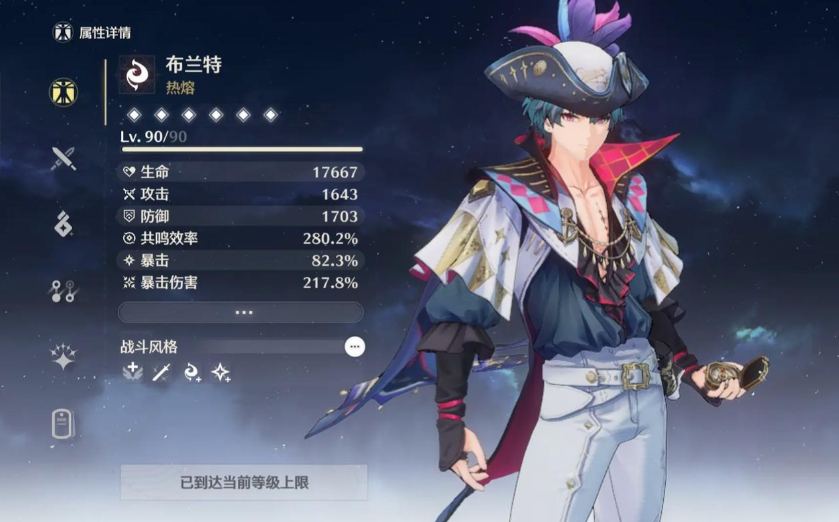Select the attribute details sidebar tab
Screen dimensions: 839x522
(x=64, y=92)
